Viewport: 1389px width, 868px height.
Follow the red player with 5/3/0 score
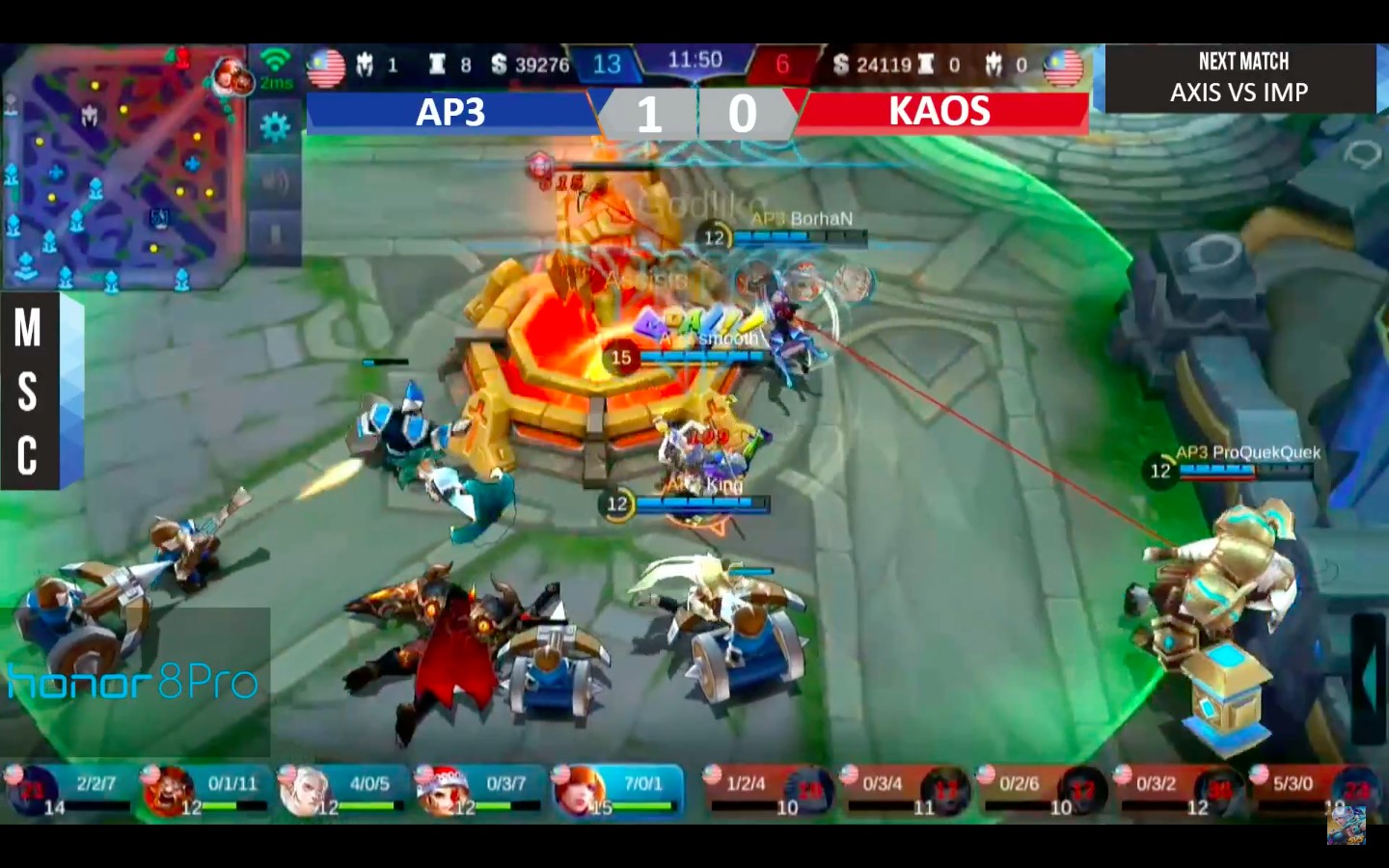pos(1317,791)
